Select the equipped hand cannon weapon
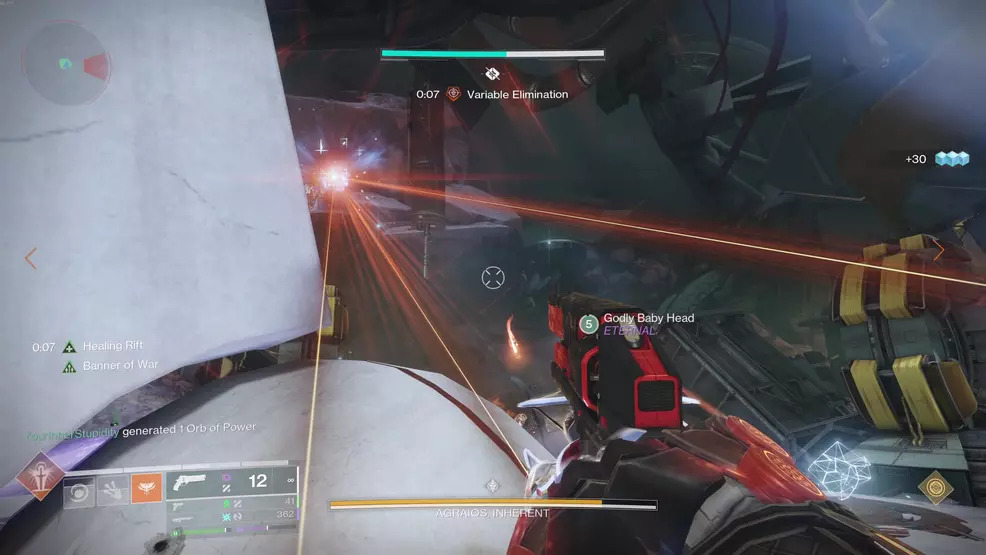Screen dimensions: 986x555 click(191, 481)
